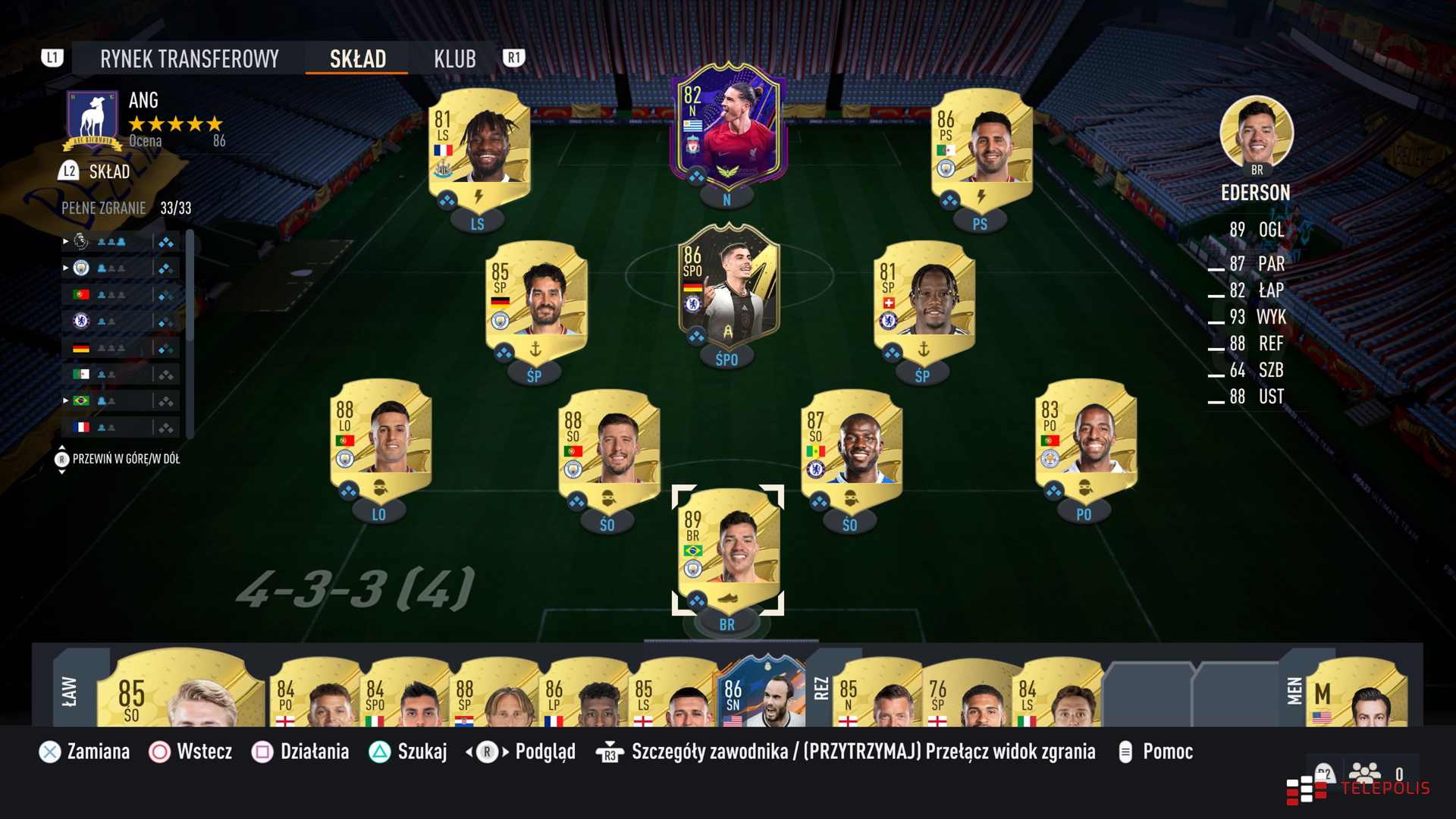Click the Pomoc help icon

(x=1125, y=752)
